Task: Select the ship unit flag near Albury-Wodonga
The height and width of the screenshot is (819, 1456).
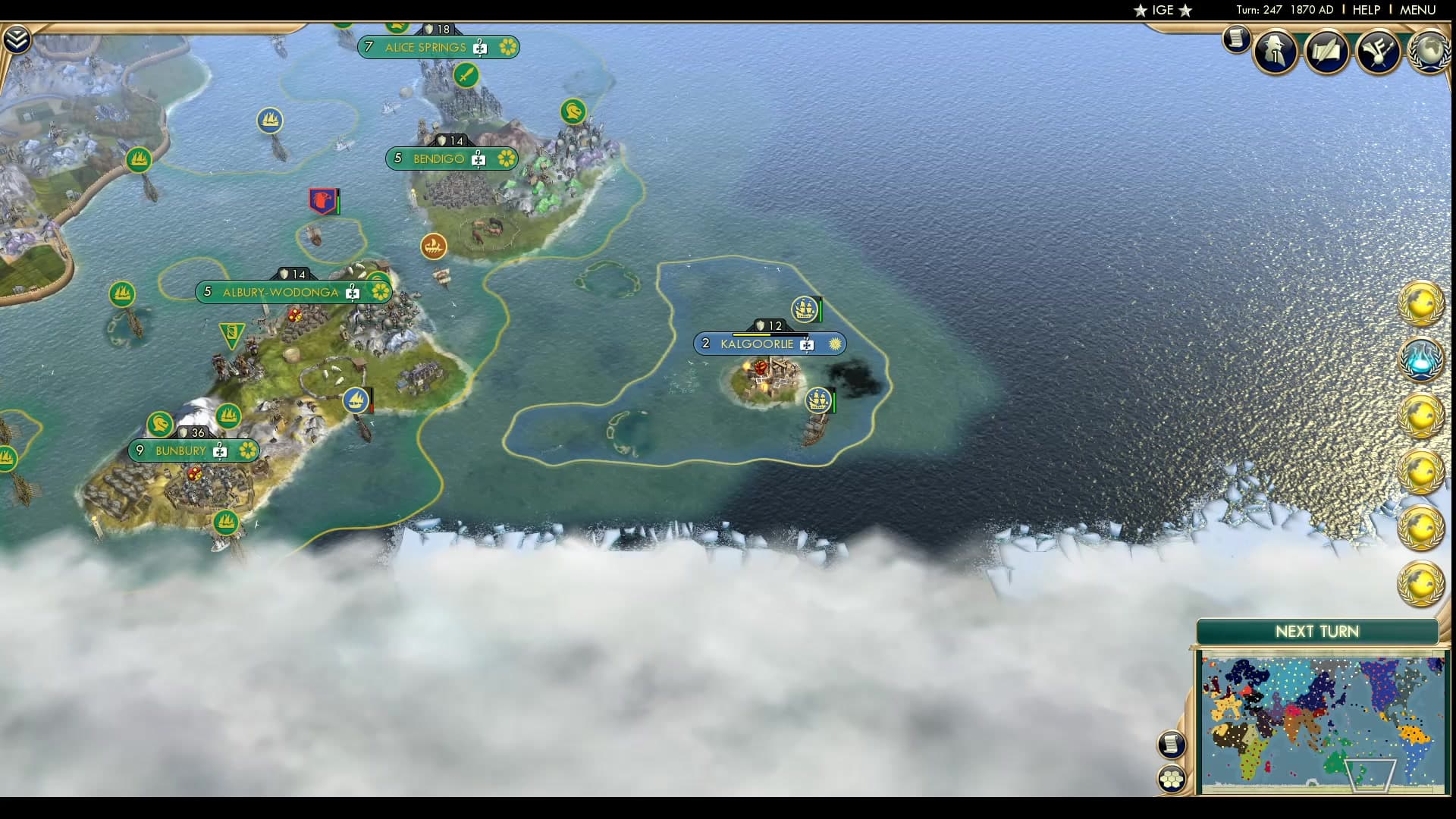Action: [x=354, y=399]
